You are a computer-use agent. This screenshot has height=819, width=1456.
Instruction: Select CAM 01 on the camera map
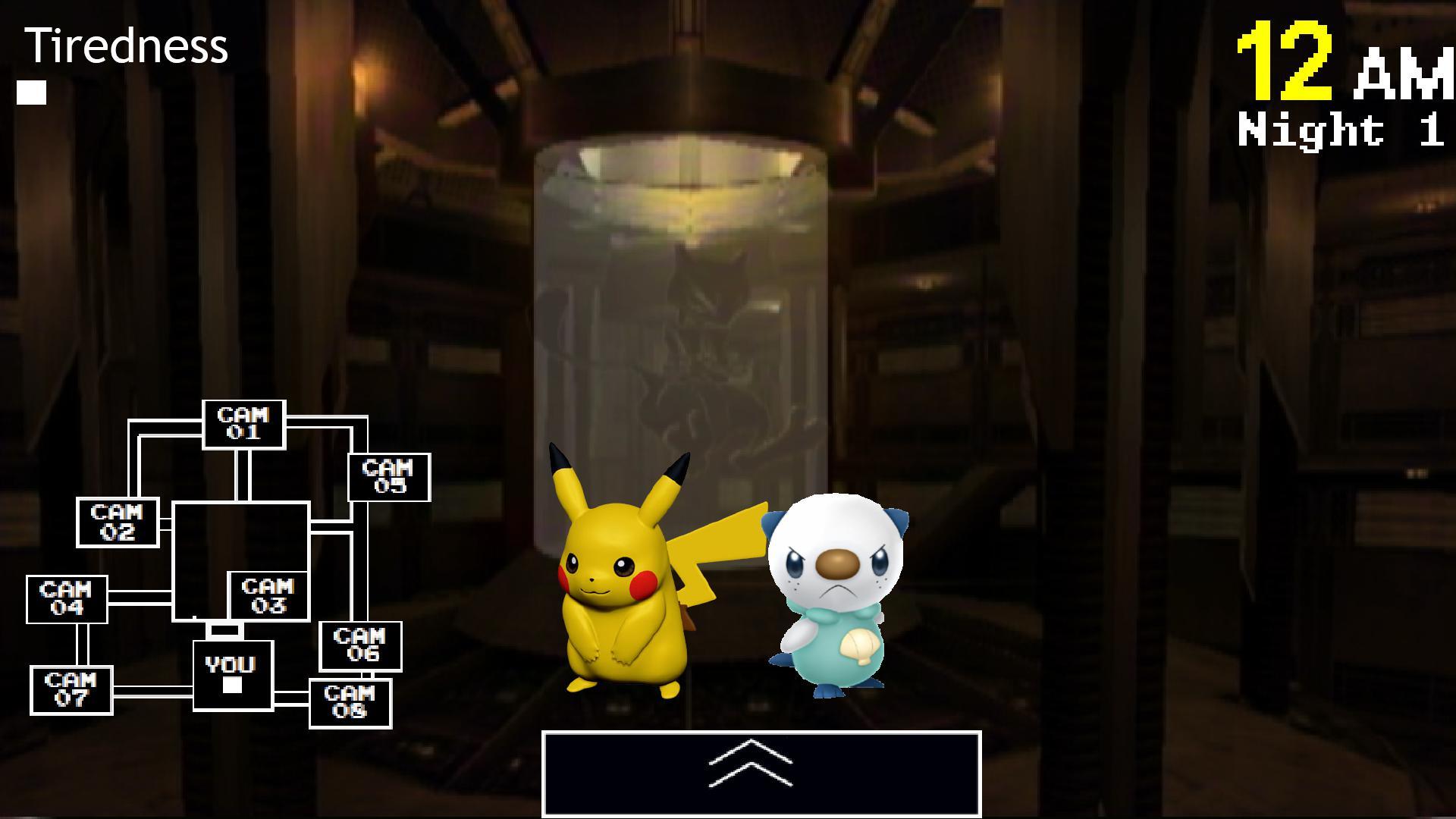coord(244,425)
